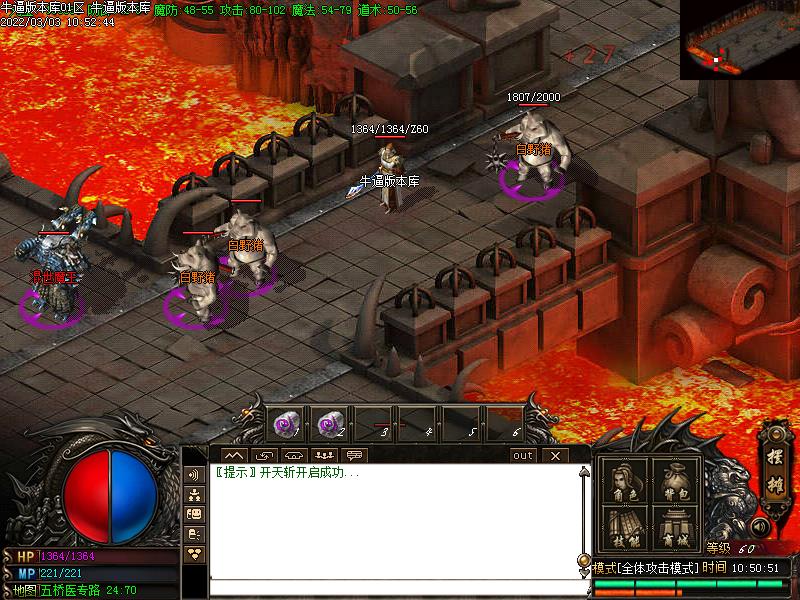Click the heart-shaped chat side icon
The height and width of the screenshot is (600, 800).
coord(194,553)
